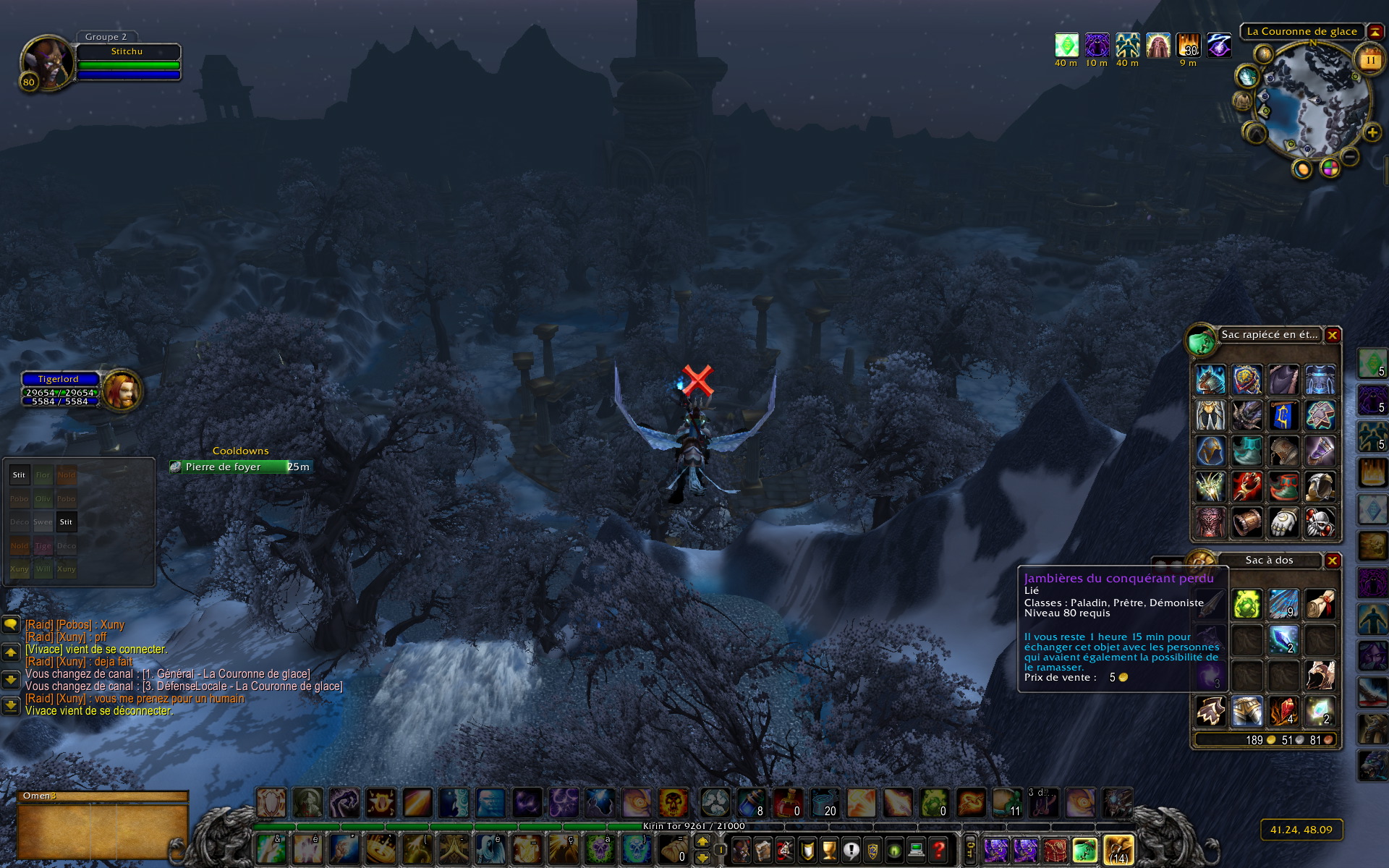Open the red question mark help button
Image resolution: width=1389 pixels, height=868 pixels.
click(x=938, y=849)
